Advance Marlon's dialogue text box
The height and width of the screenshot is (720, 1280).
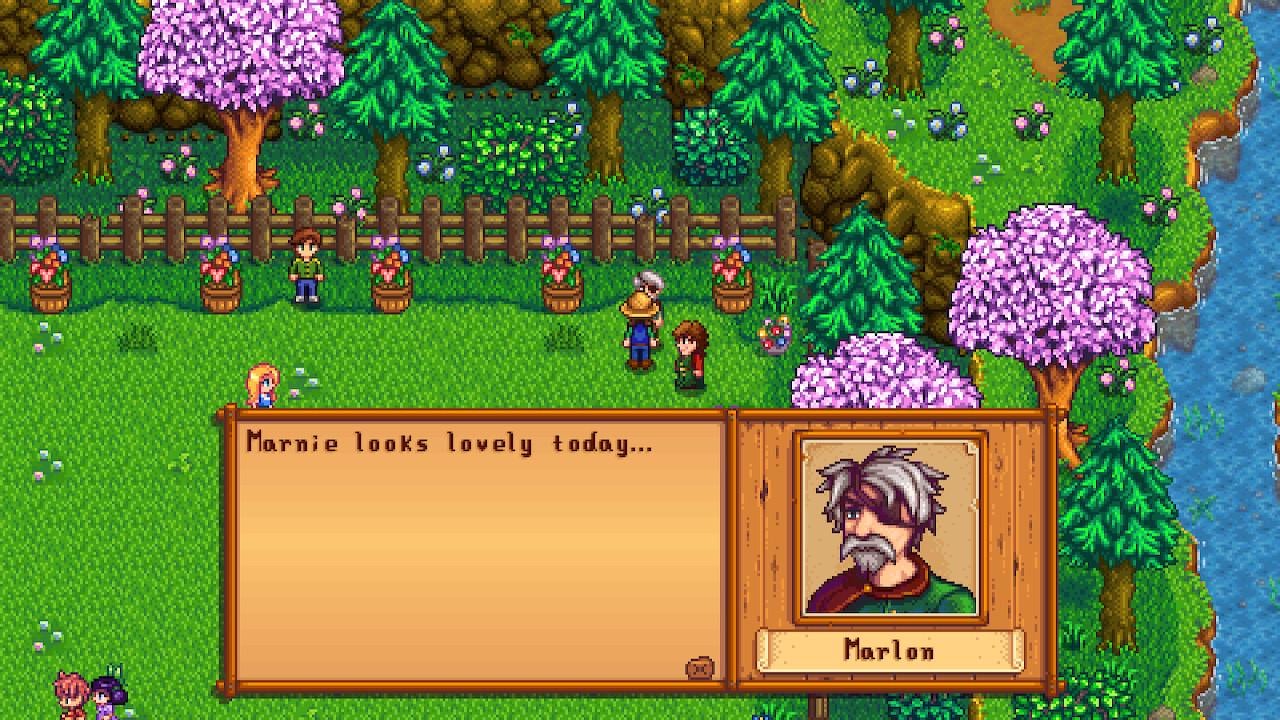coord(480,550)
